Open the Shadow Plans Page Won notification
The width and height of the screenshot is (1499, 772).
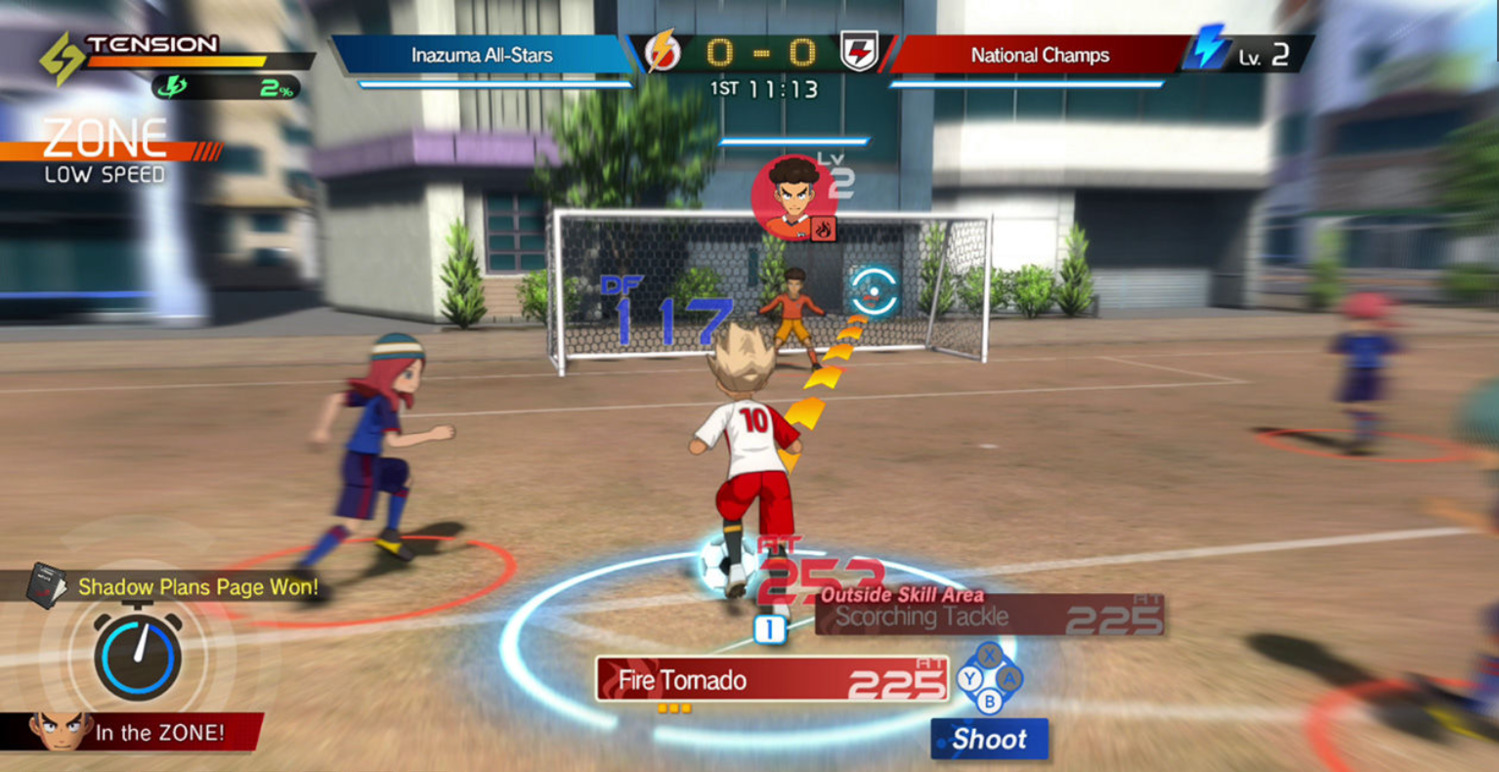pyautogui.click(x=180, y=587)
